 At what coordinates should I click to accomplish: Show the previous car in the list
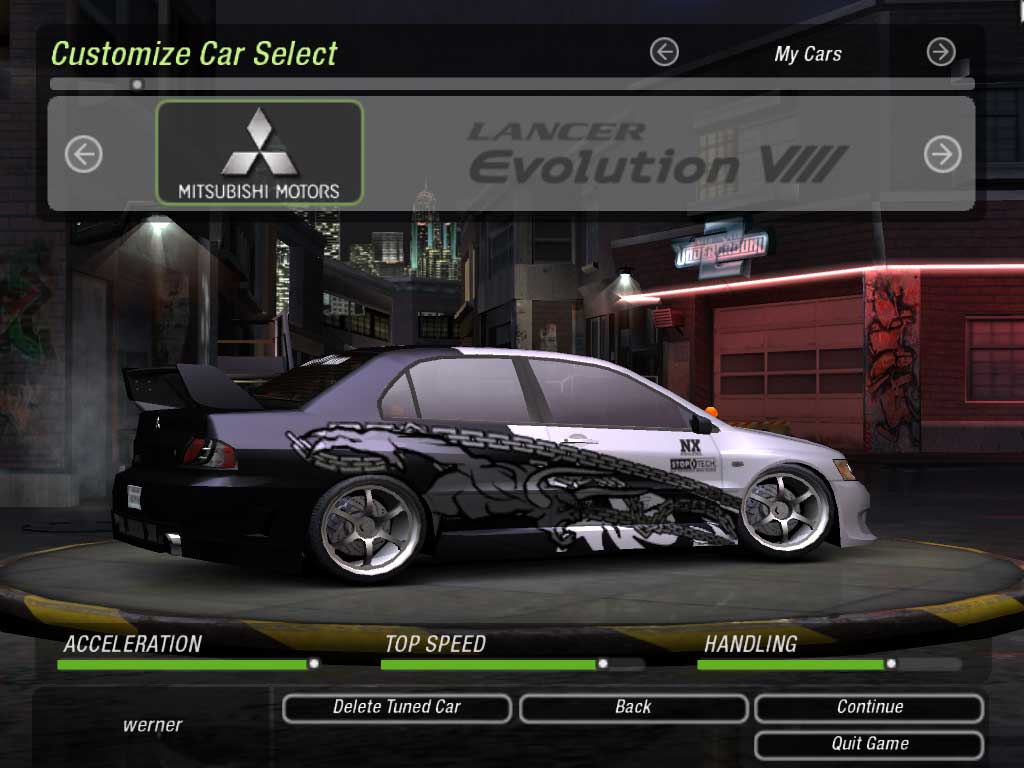pyautogui.click(x=84, y=154)
